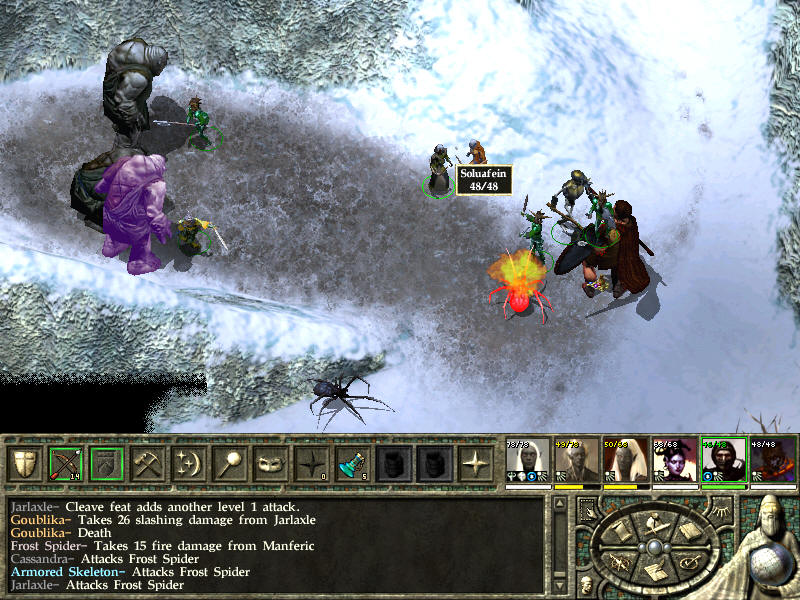Open the crossed hammers skills button
Screen dimensions: 800x600
148,464
